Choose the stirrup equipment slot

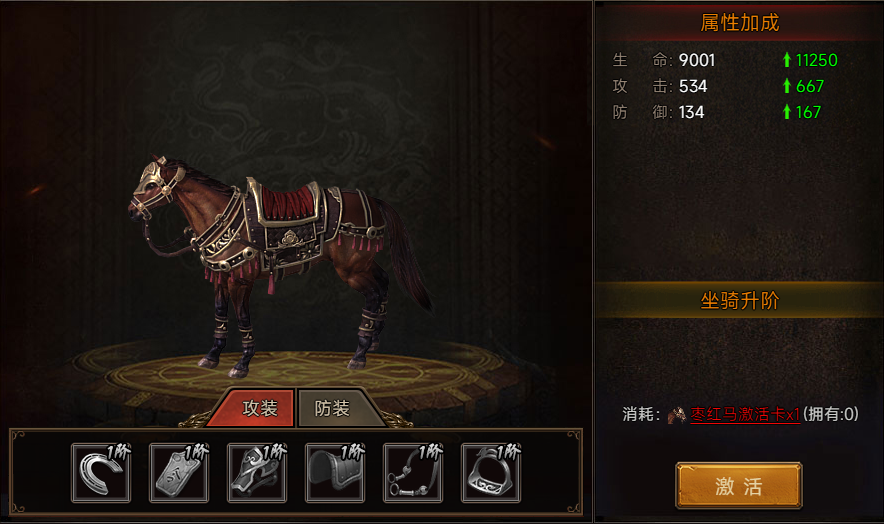point(491,472)
